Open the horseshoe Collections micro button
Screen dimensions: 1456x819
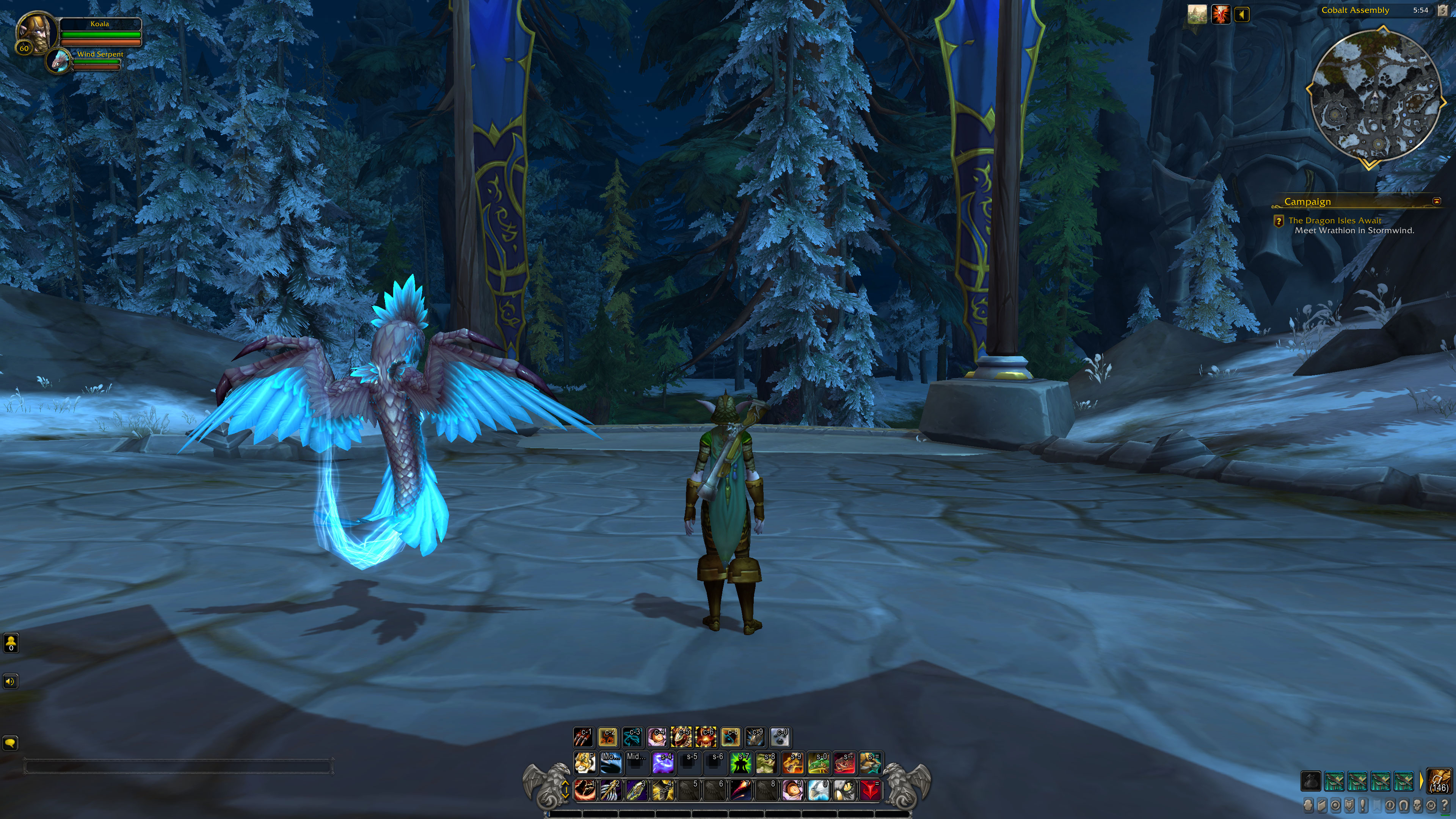(1404, 805)
